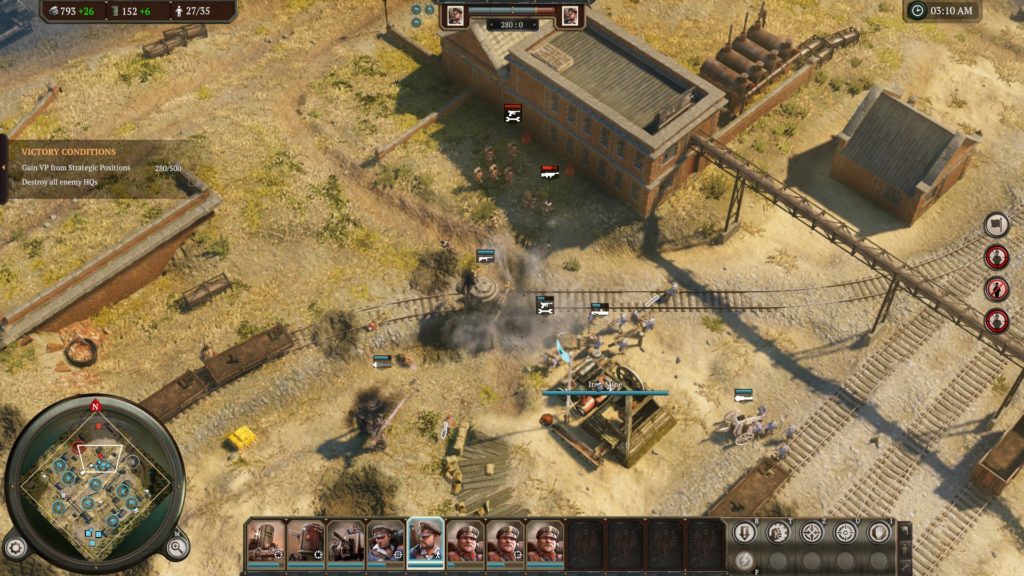Select the selected officer portrait with cap and beard

pos(425,541)
